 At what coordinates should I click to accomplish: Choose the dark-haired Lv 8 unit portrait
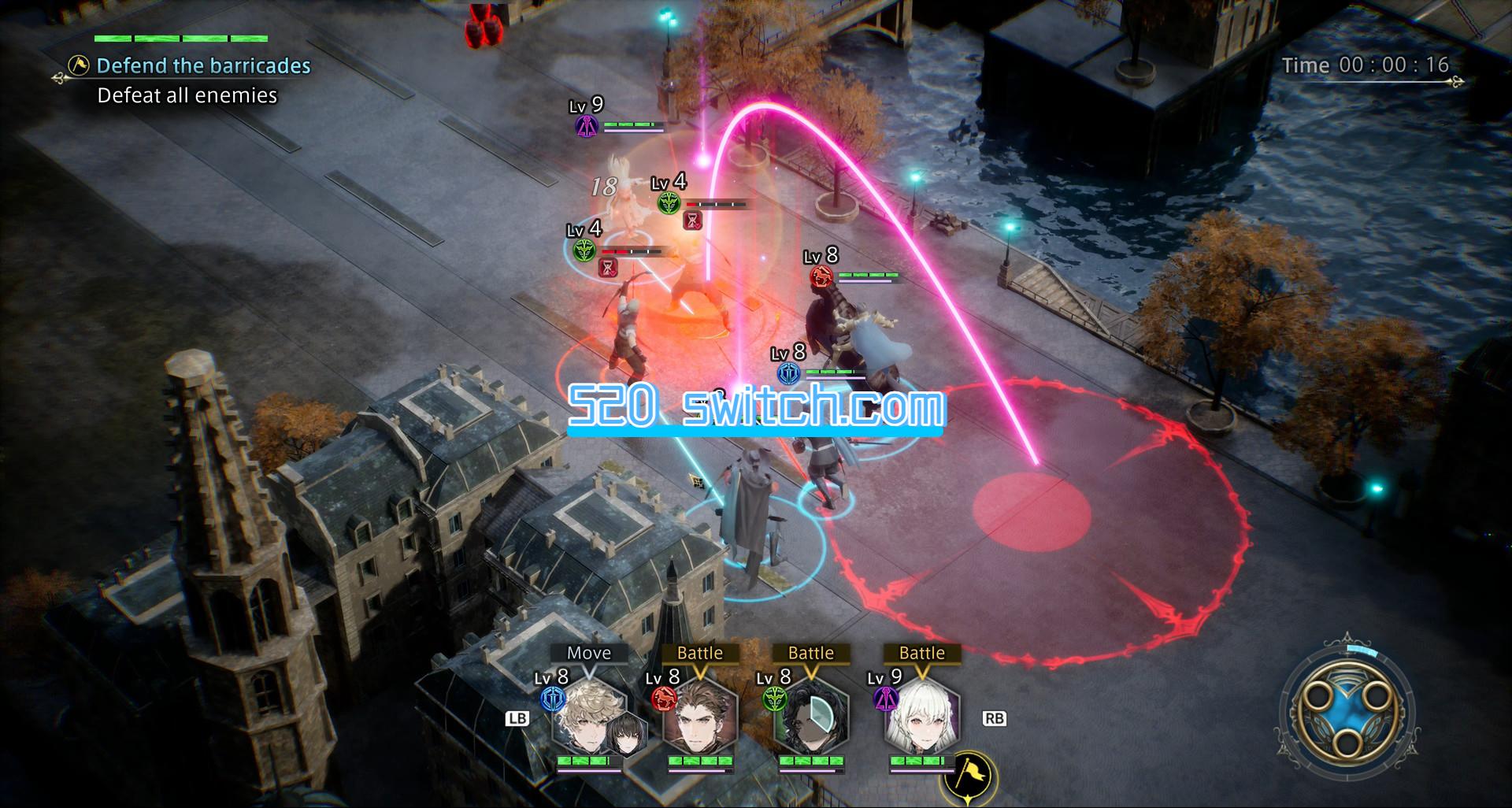click(810, 718)
